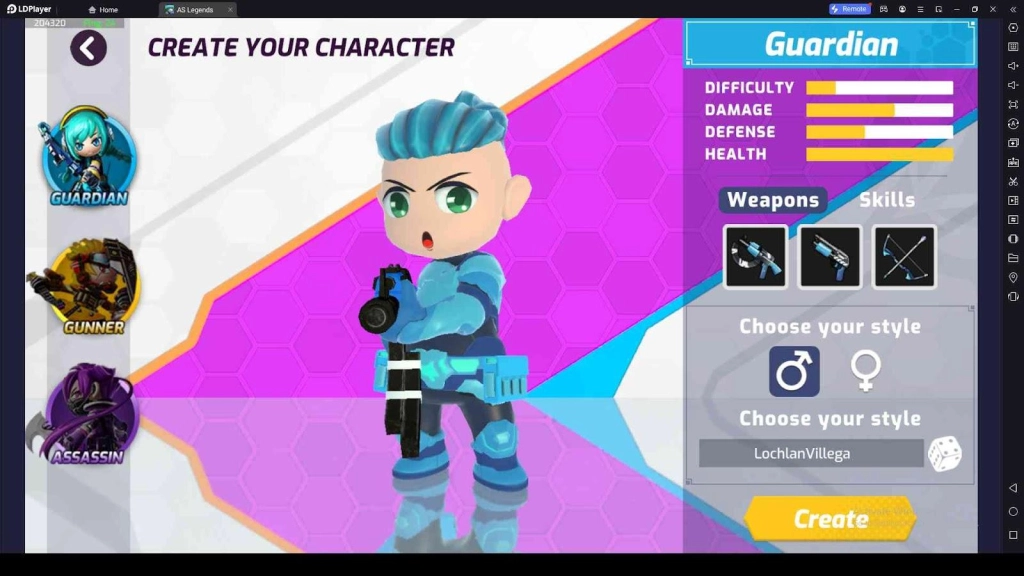
Task: Choose the male gender symbol
Action: click(794, 372)
